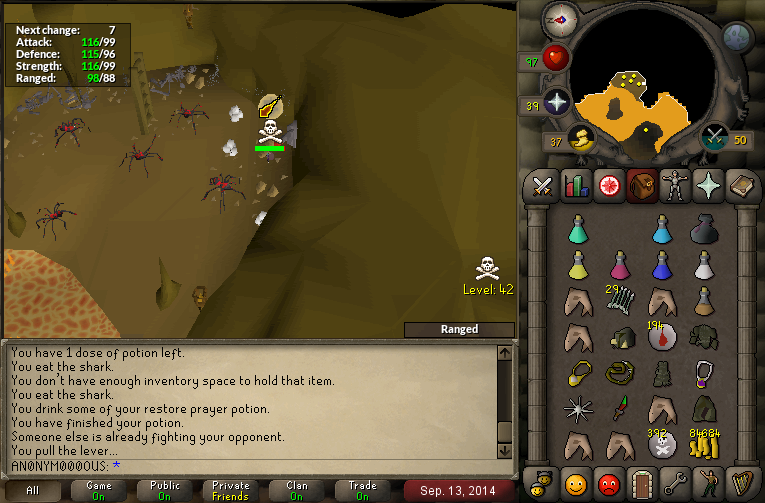Select the arrow bundle numbered 29
The width and height of the screenshot is (765, 503).
[x=620, y=299]
